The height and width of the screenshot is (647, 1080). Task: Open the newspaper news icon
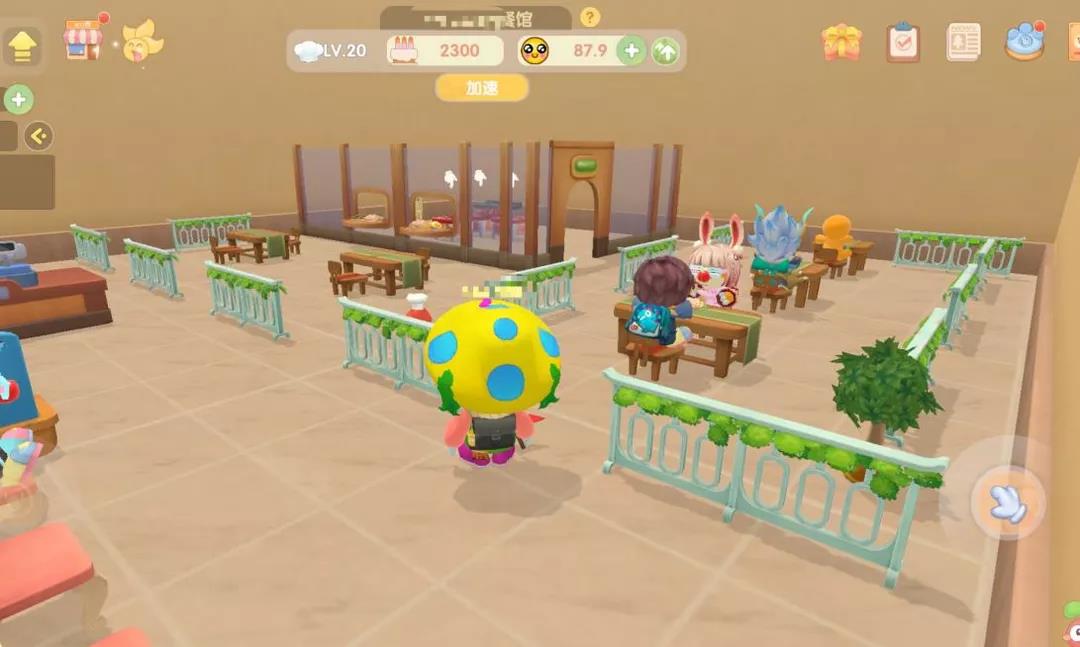coord(963,42)
